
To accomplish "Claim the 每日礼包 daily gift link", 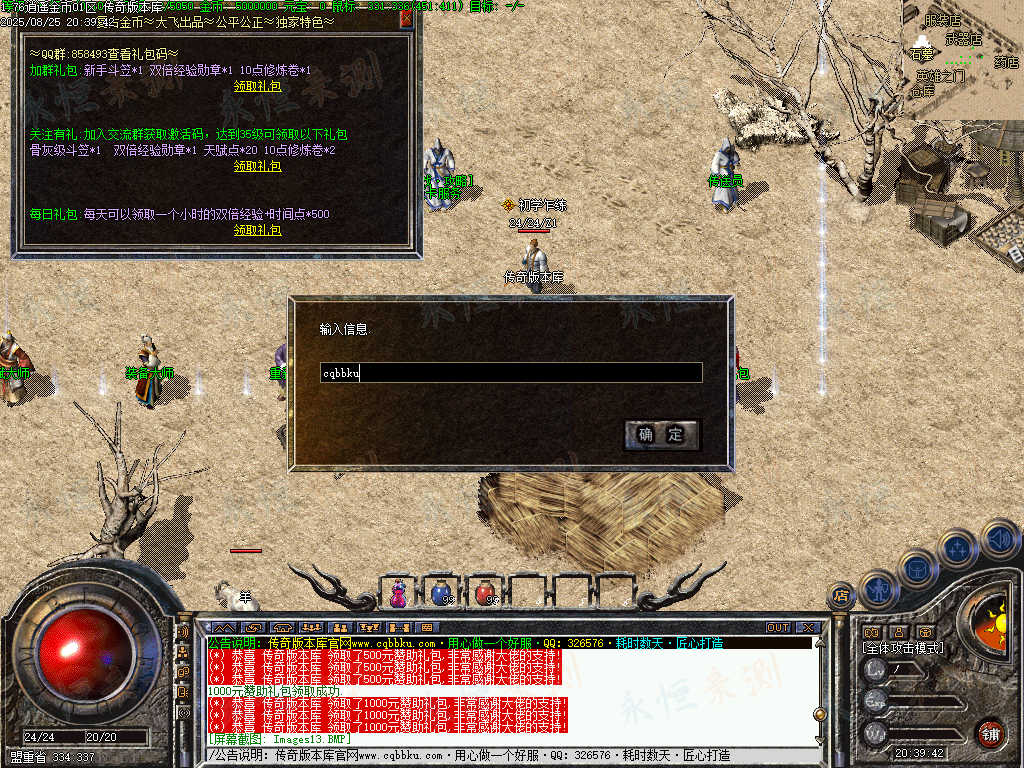I will tap(257, 230).
